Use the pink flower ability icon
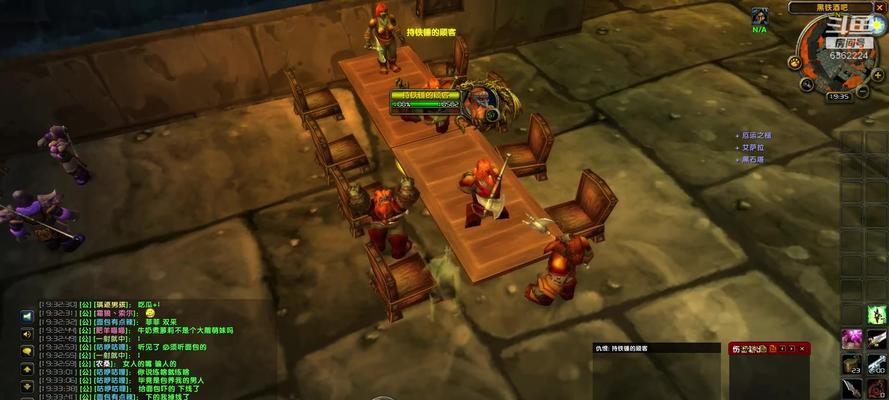The image size is (889, 400). [x=852, y=339]
